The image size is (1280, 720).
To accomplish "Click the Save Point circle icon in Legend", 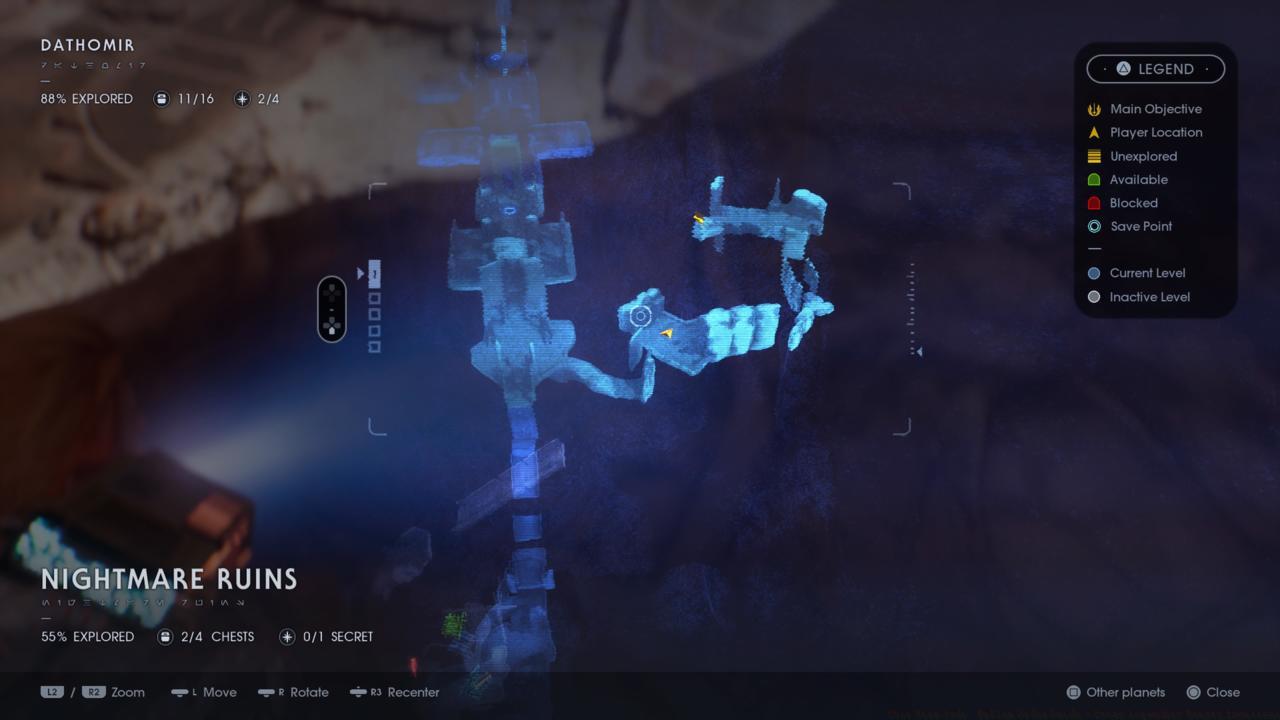I will coord(1094,226).
